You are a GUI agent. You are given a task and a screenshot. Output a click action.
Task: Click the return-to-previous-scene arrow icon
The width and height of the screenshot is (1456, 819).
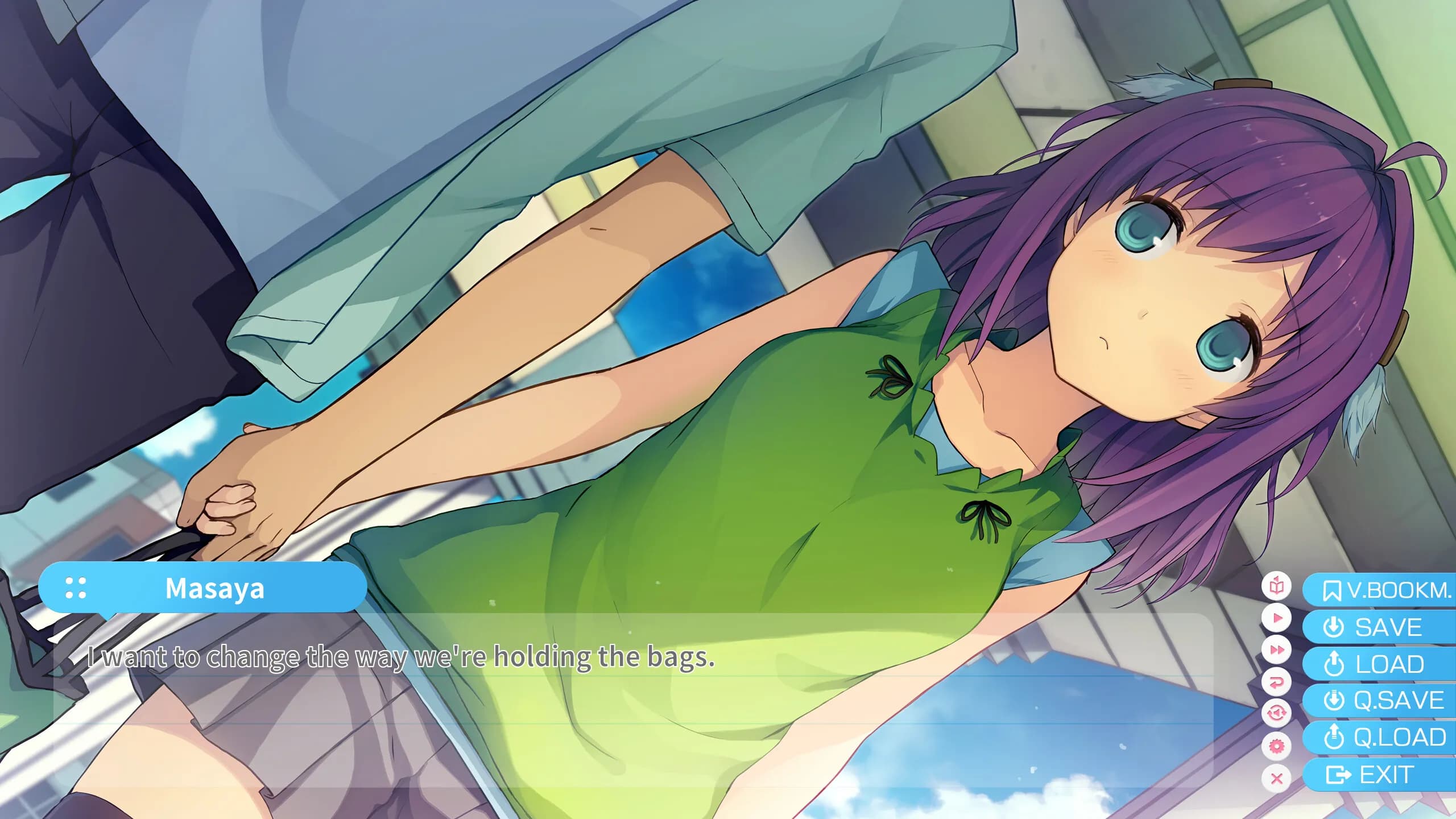[1276, 681]
